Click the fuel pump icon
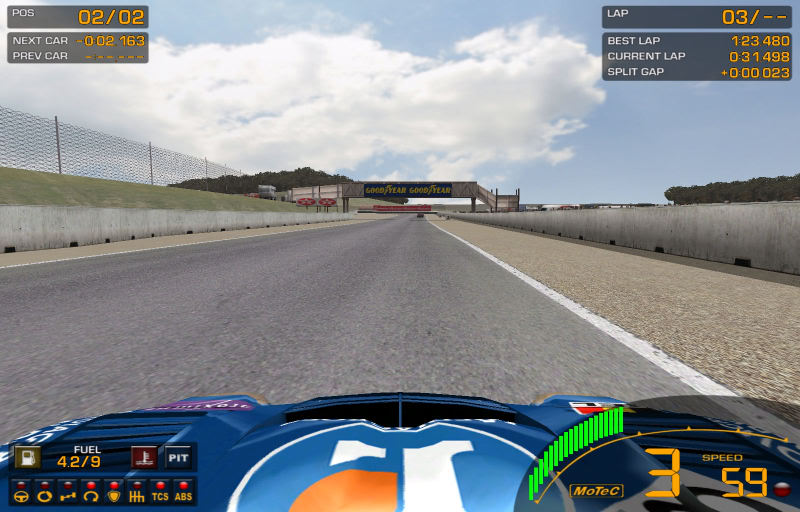 point(26,458)
